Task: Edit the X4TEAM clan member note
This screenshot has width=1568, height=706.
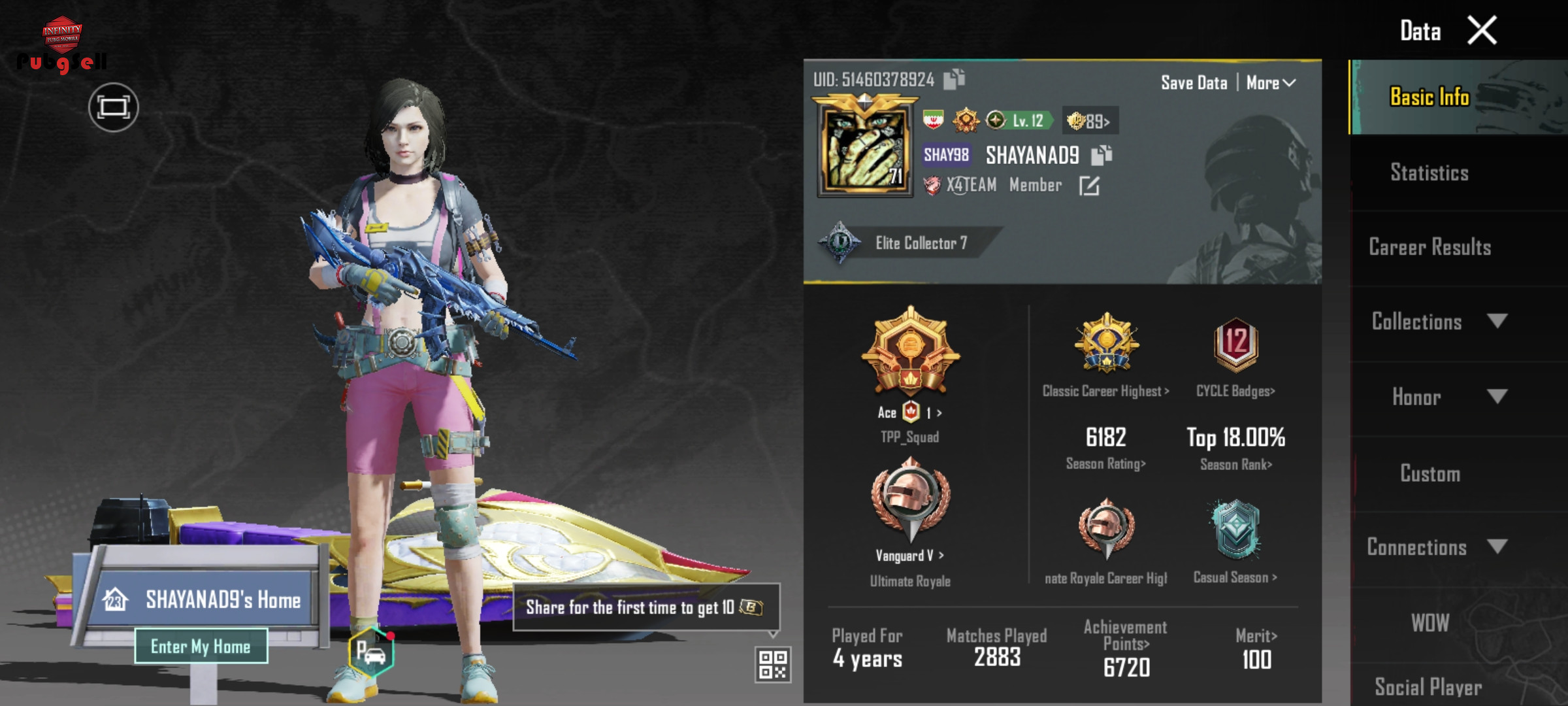Action: point(1089,186)
